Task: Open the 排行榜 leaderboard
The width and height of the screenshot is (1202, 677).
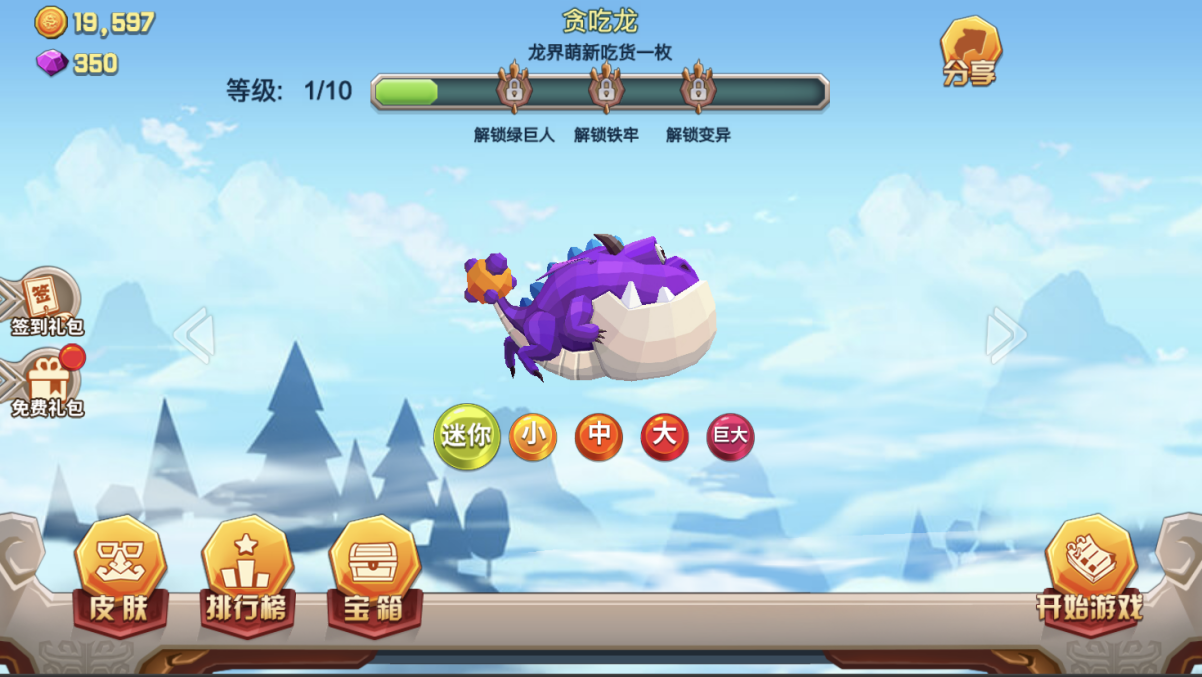Action: click(246, 575)
